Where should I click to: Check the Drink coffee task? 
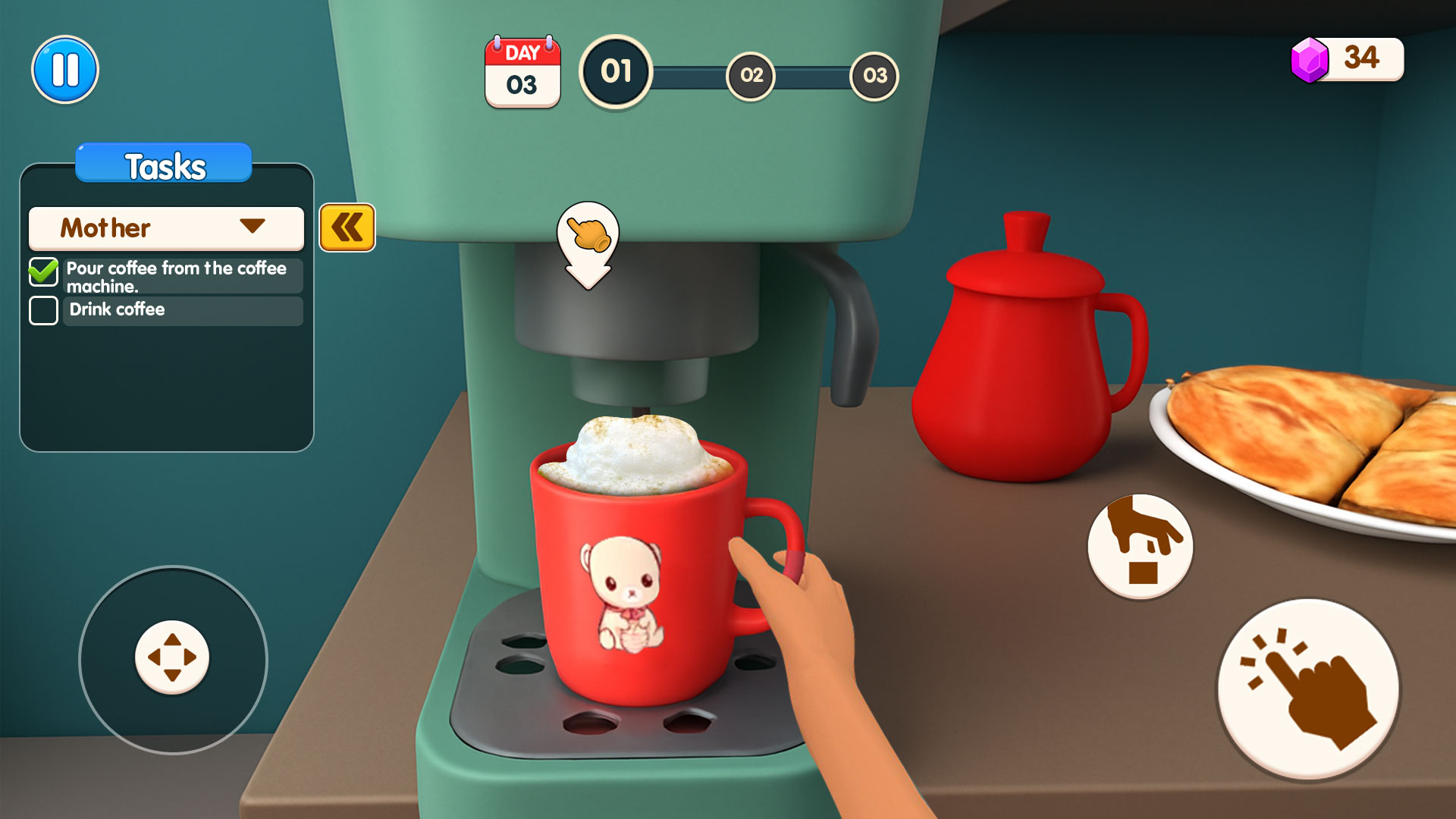(x=43, y=310)
